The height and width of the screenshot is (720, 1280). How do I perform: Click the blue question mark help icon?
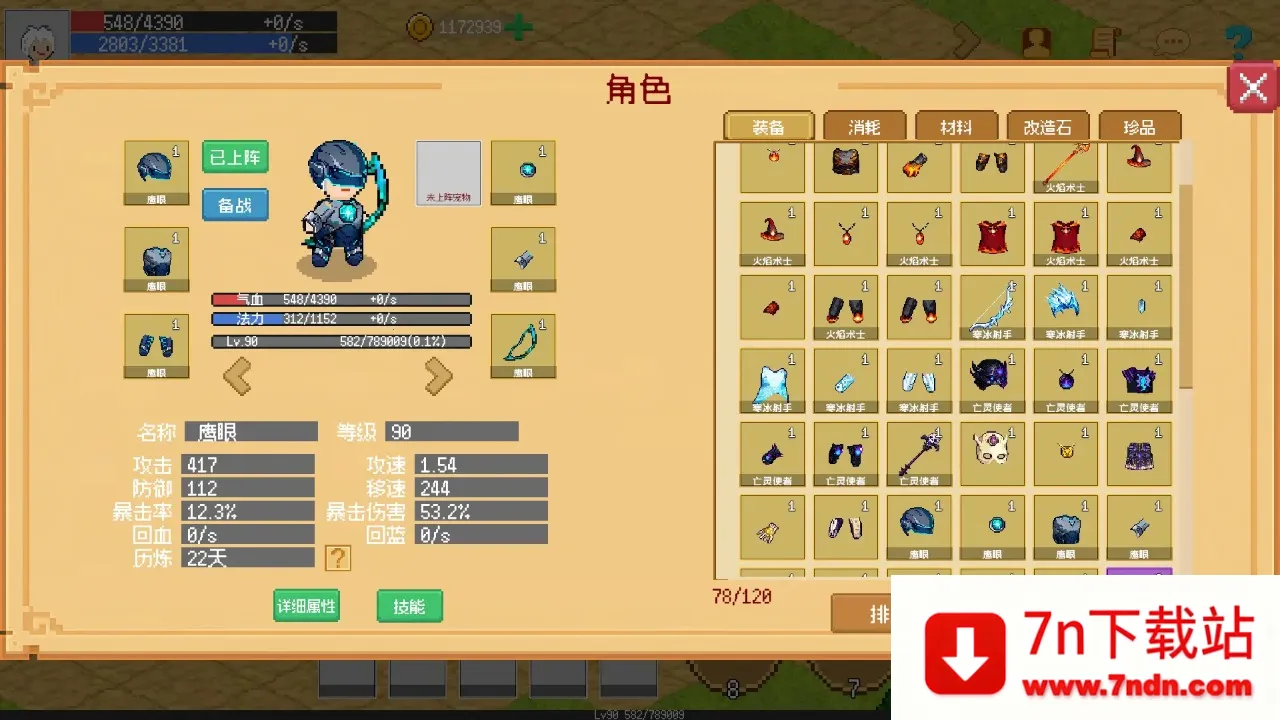[1239, 40]
